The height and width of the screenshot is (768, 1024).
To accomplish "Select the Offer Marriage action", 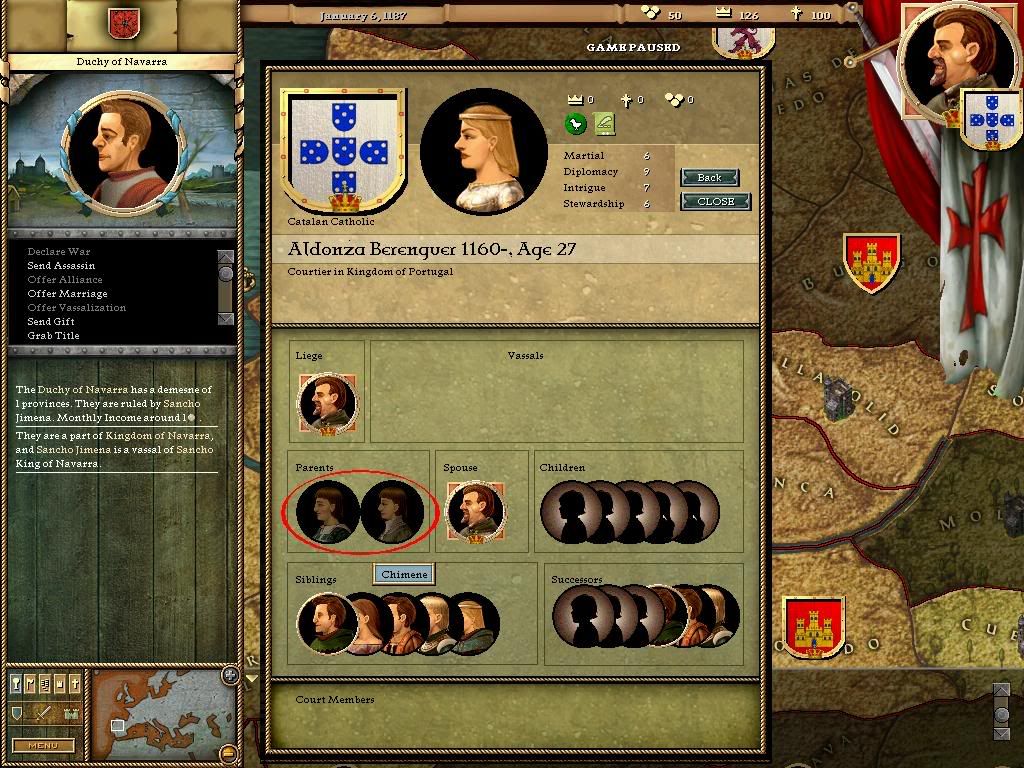I will [67, 294].
